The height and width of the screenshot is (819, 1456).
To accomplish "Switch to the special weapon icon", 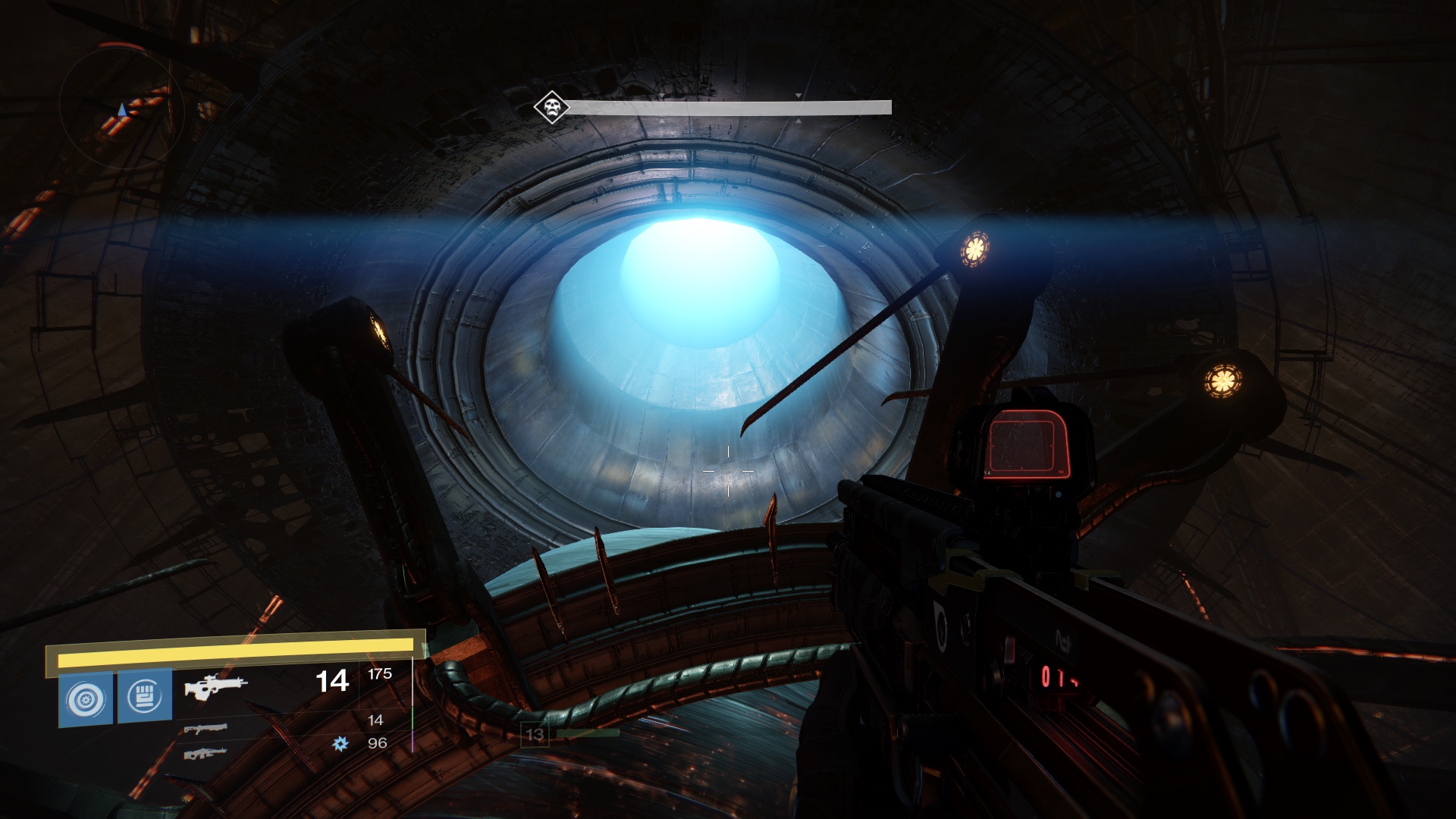I will [206, 729].
